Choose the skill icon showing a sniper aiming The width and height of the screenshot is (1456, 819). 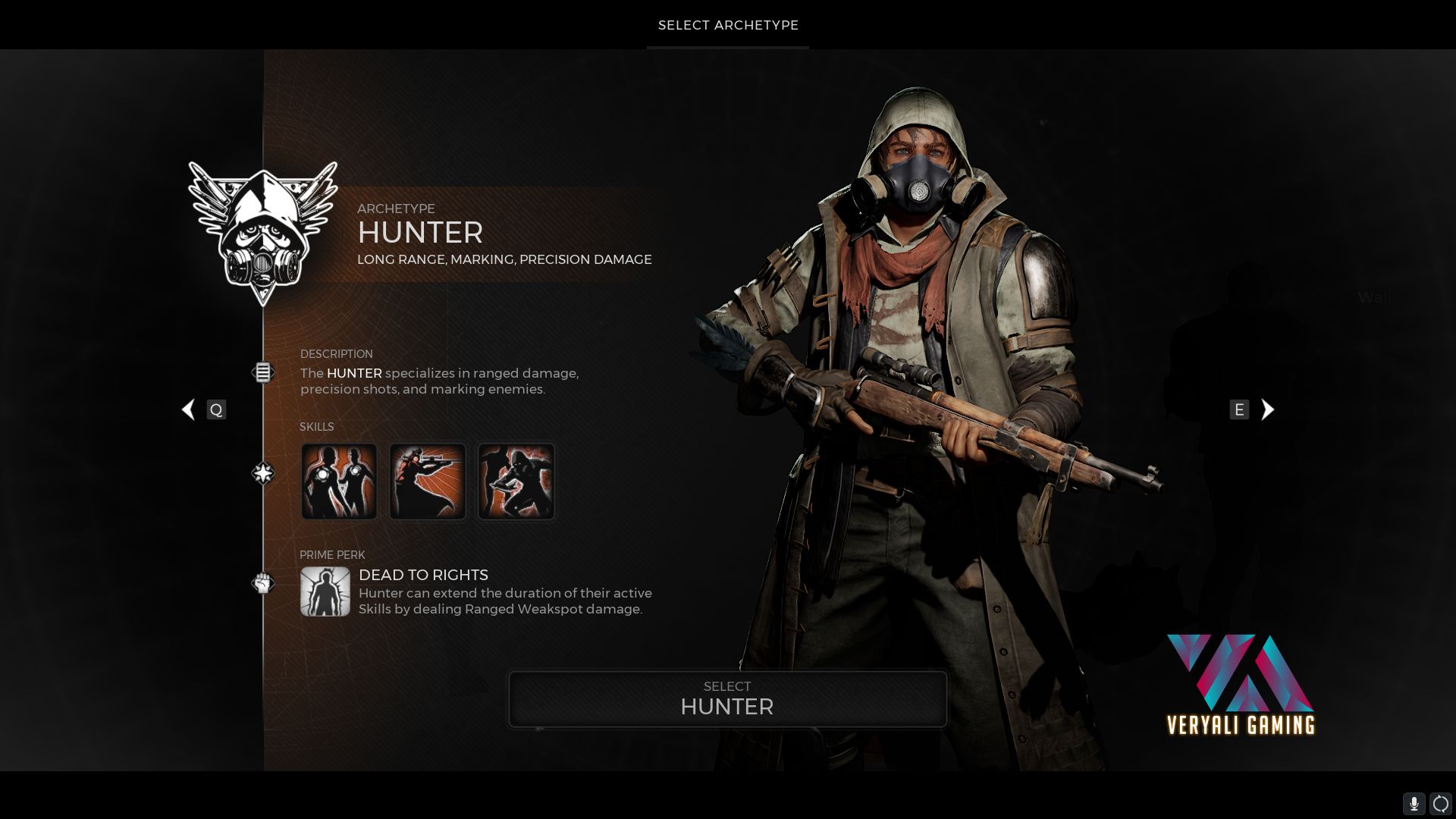click(x=428, y=482)
